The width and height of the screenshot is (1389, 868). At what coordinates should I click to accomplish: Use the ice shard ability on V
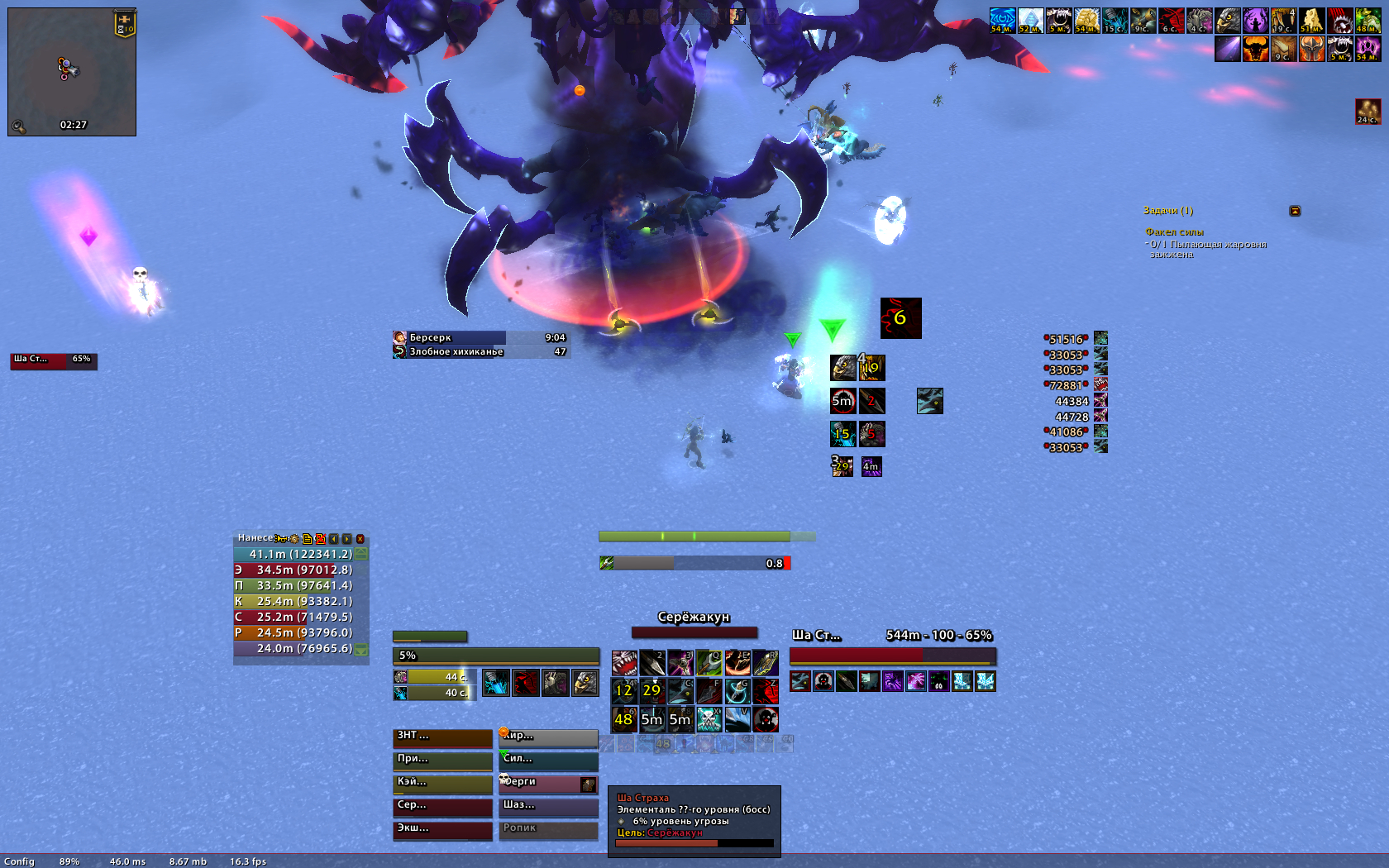(737, 719)
